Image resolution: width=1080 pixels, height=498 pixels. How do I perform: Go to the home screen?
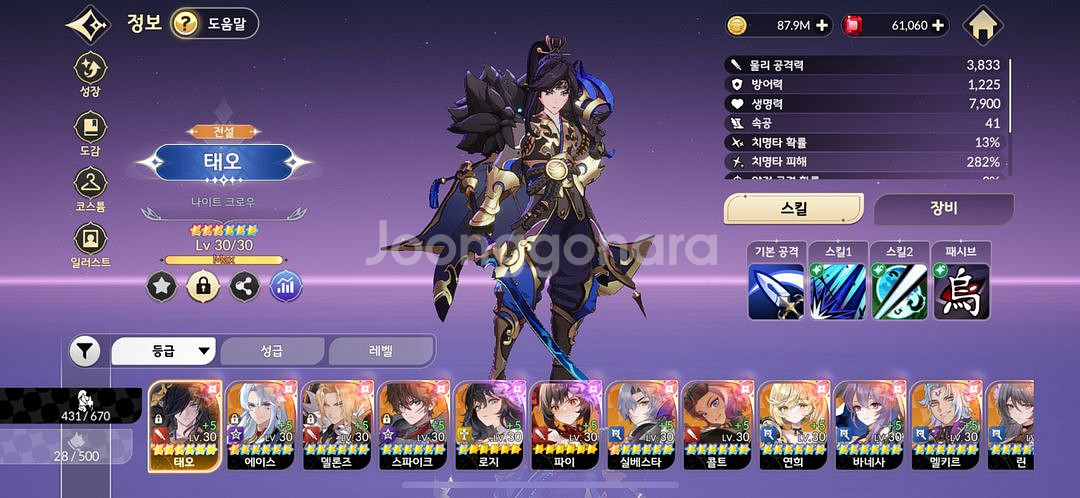coord(984,26)
